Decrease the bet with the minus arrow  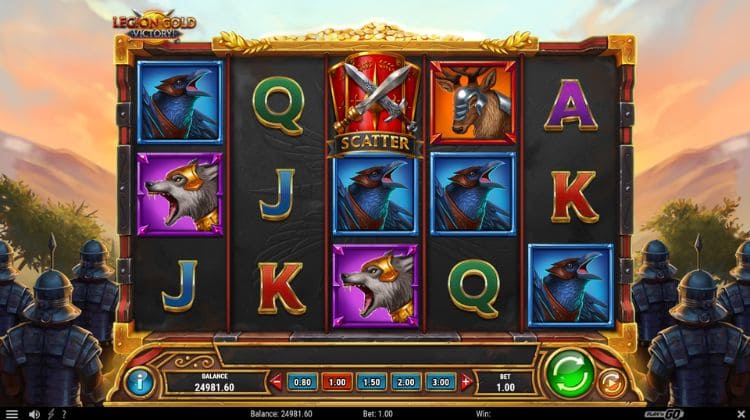click(277, 381)
